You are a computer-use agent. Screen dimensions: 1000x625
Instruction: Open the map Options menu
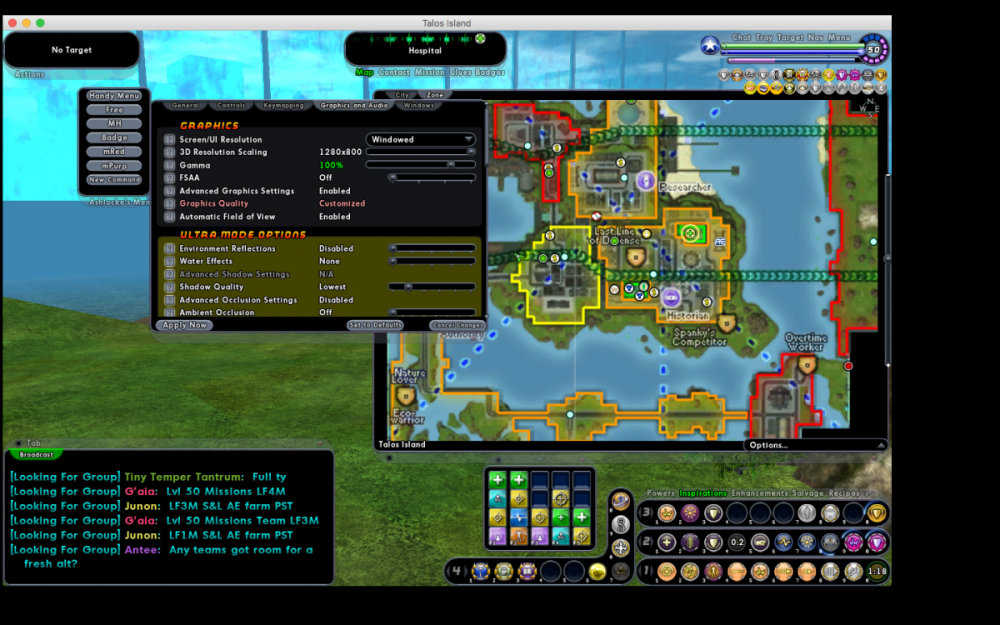[x=769, y=445]
